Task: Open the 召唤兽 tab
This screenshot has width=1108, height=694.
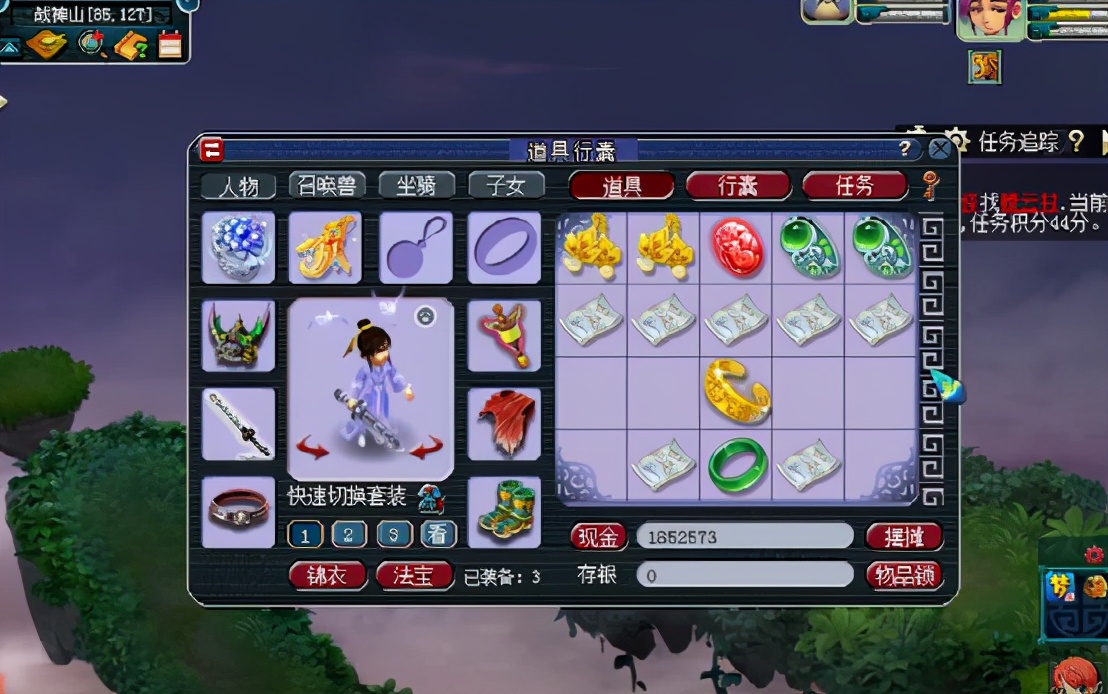Action: click(x=327, y=185)
